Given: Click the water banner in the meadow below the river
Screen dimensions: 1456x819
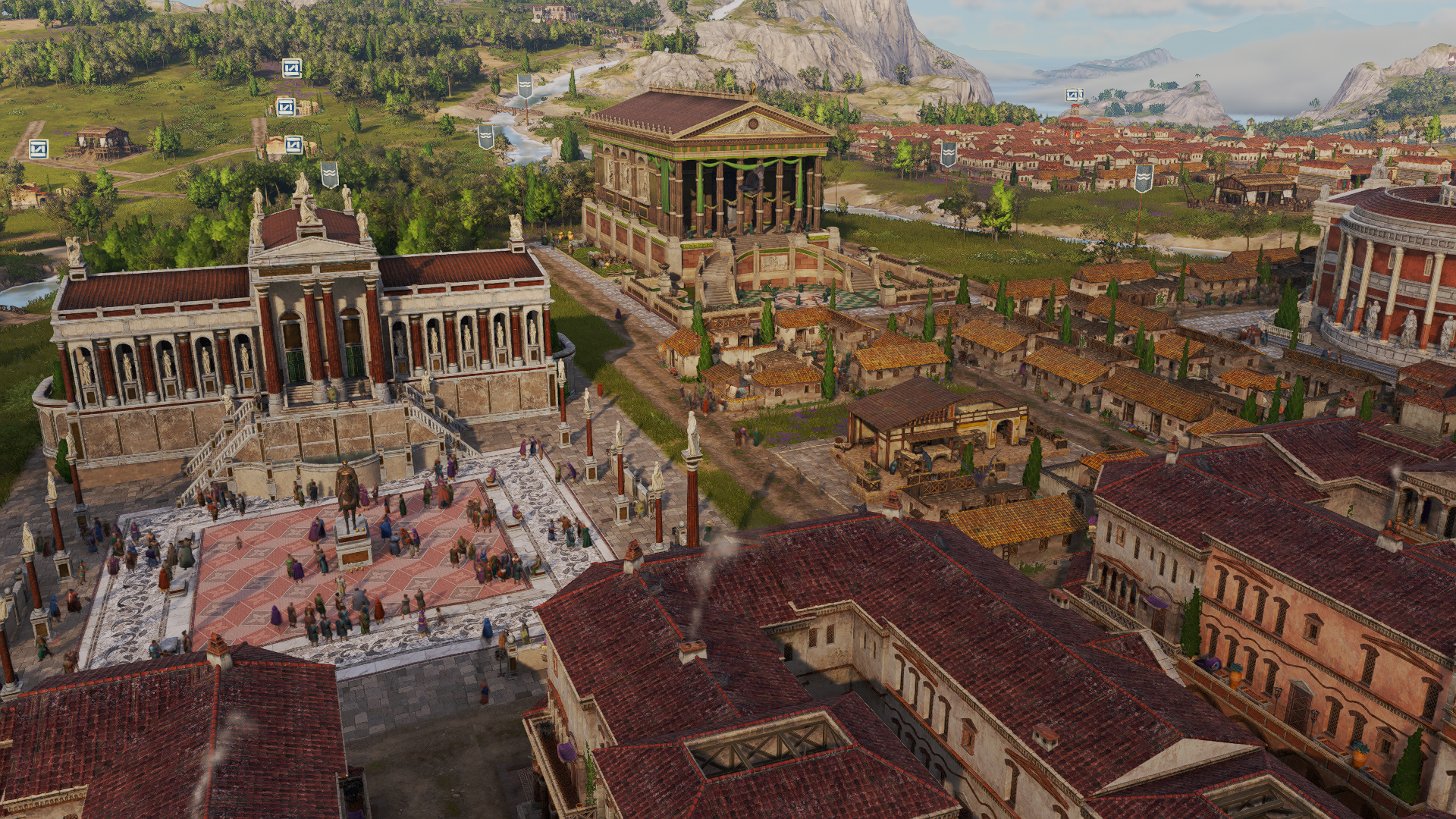Looking at the screenshot, I should (486, 137).
